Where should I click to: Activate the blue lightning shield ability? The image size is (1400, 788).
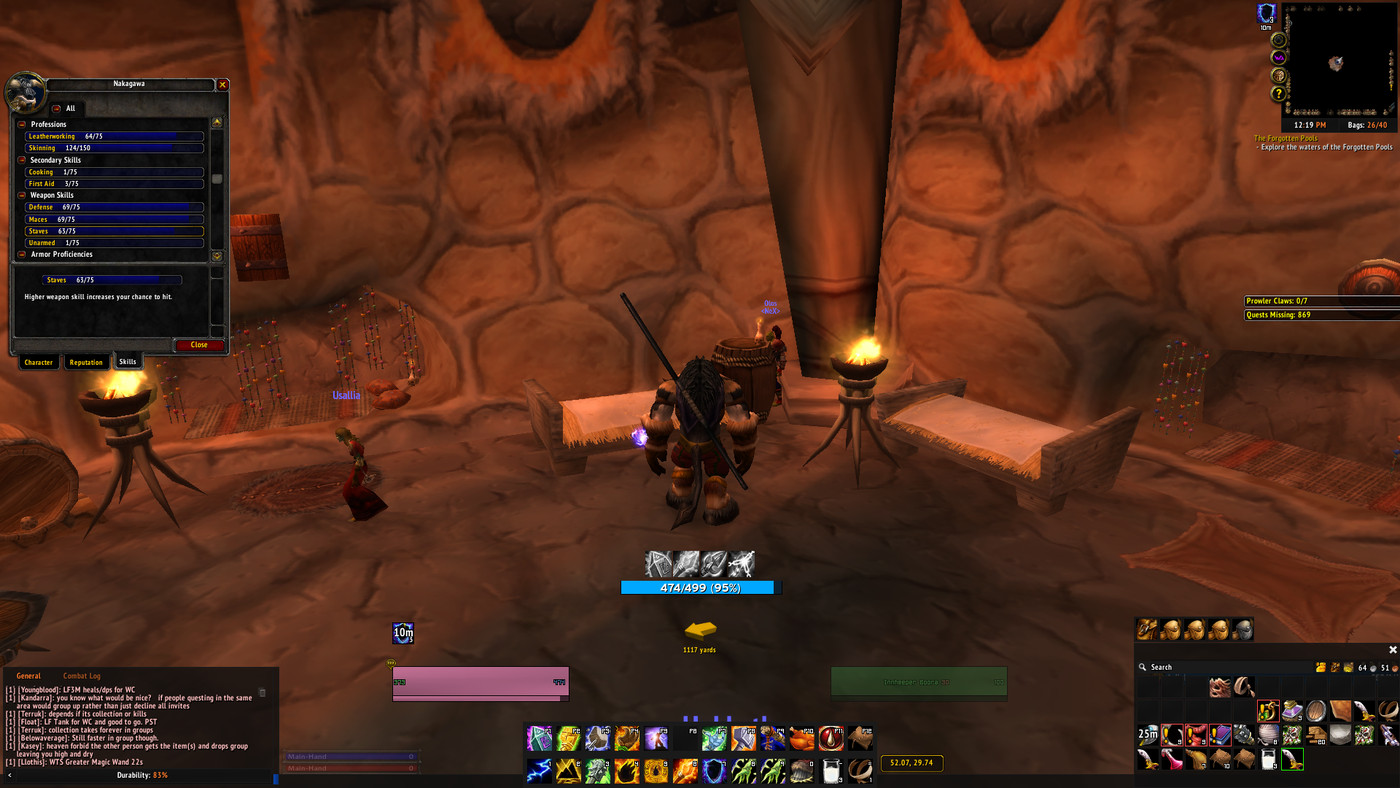click(714, 771)
